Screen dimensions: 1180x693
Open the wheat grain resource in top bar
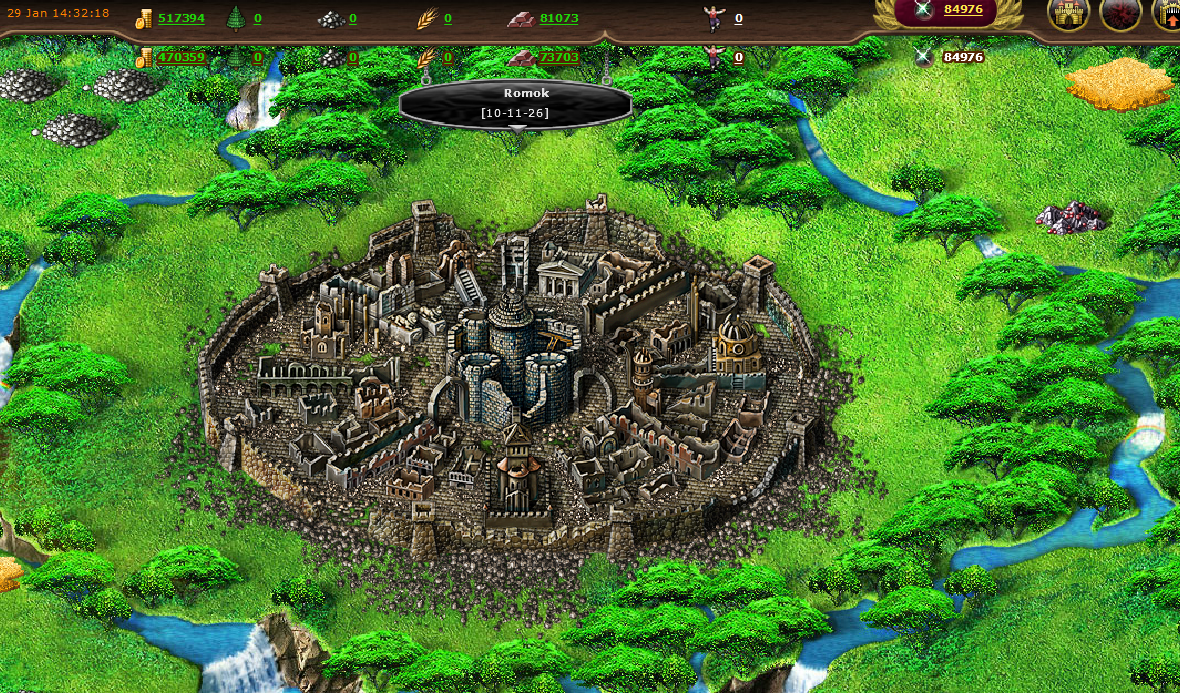tap(427, 18)
